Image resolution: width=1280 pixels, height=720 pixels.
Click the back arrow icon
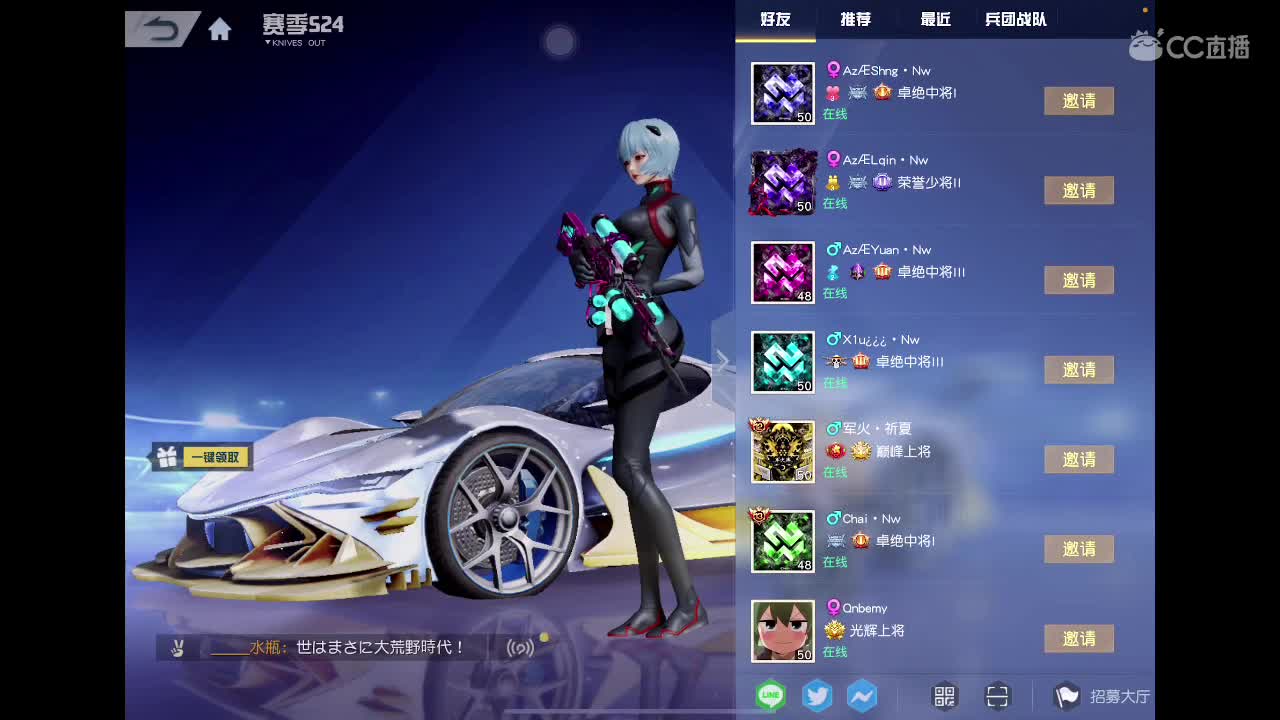point(160,28)
